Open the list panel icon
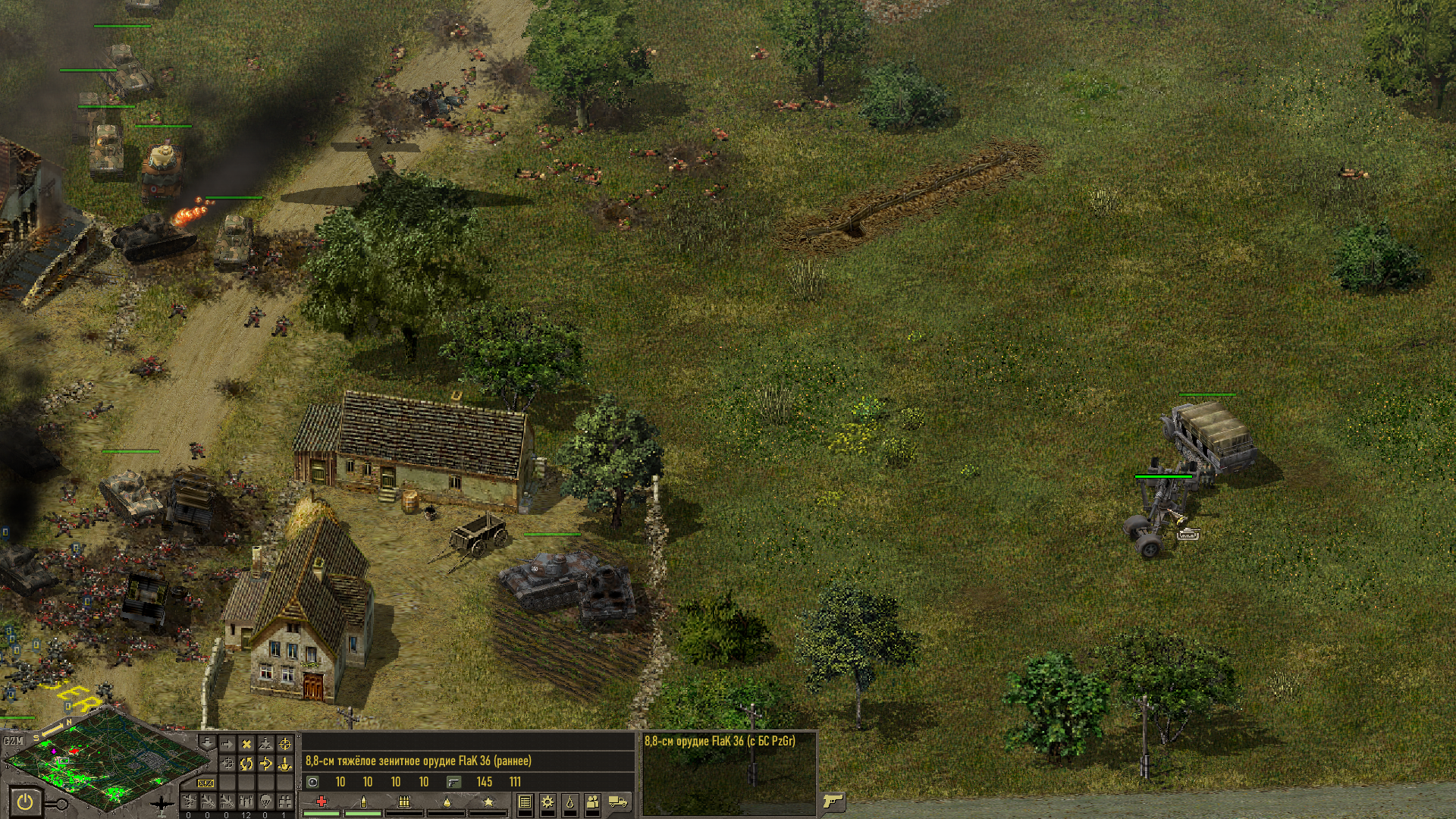Viewport: 1456px width, 819px height. pyautogui.click(x=525, y=802)
